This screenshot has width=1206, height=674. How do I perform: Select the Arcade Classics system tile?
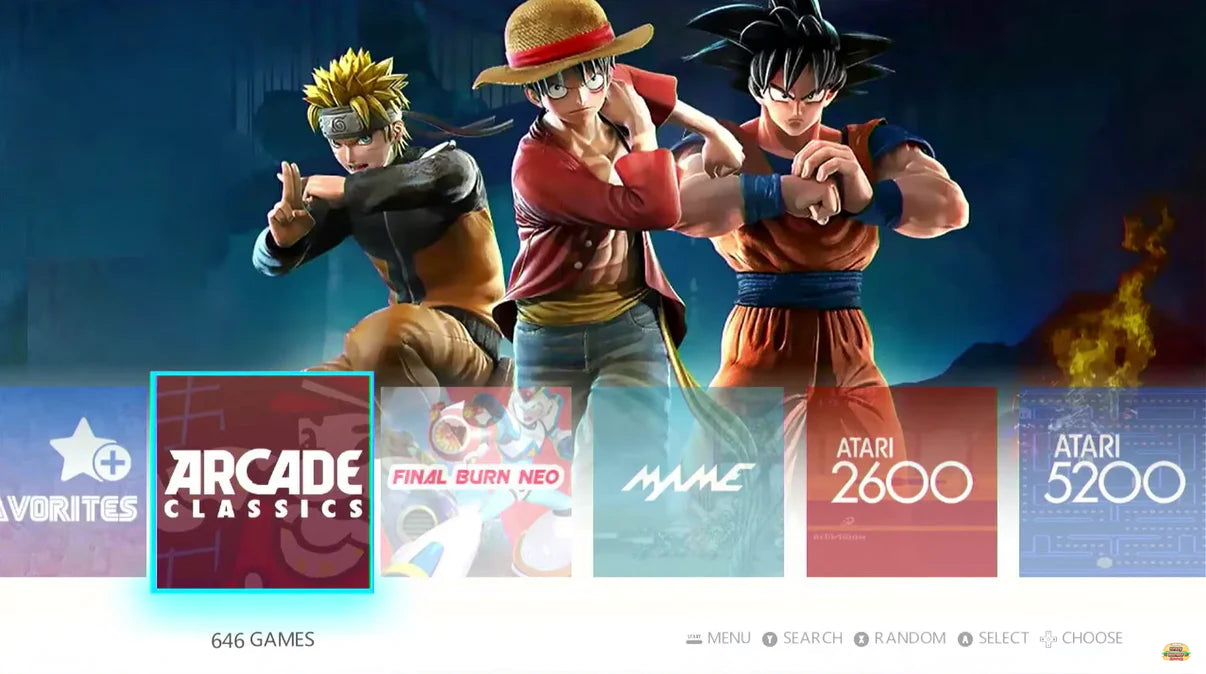[263, 482]
